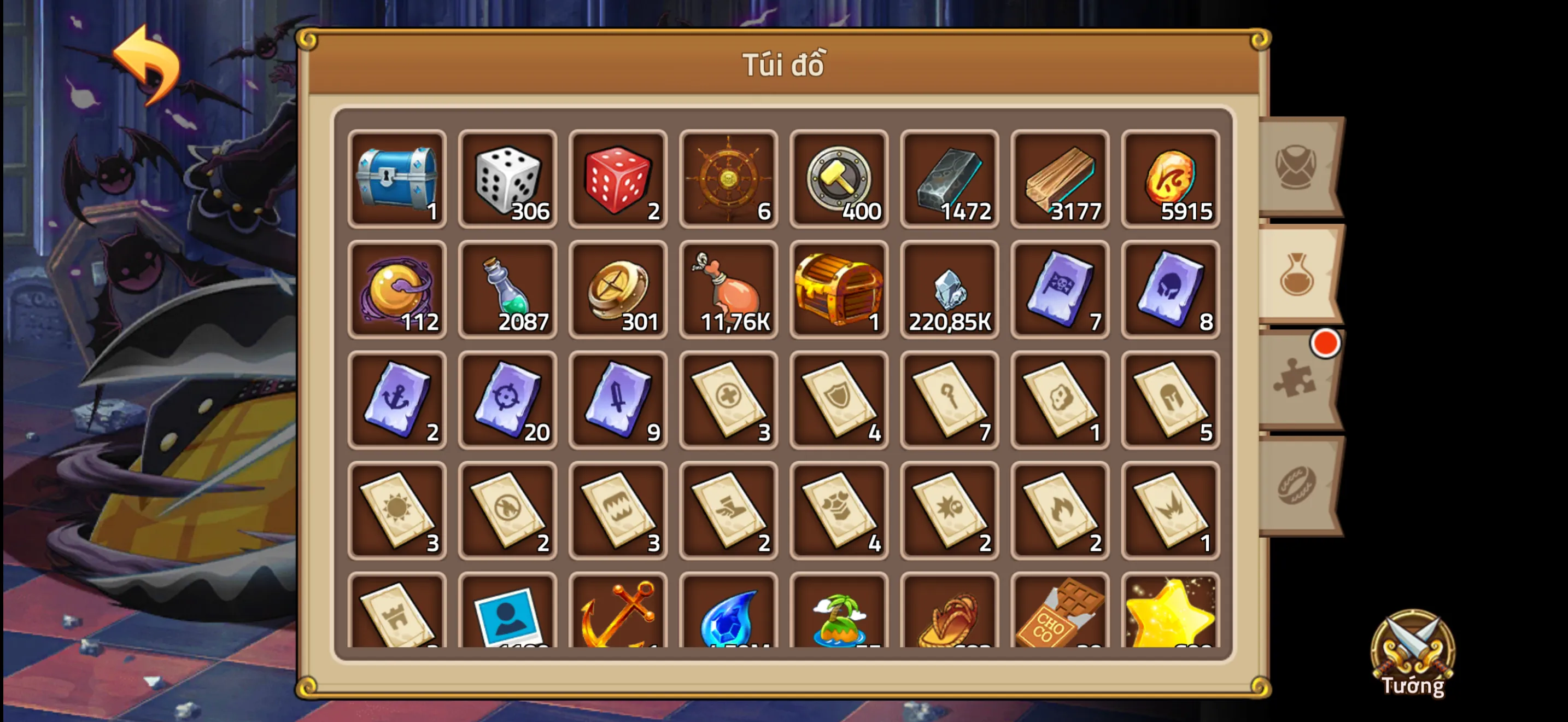Click the ship's wheel item
This screenshot has height=722, width=1568.
tap(728, 179)
